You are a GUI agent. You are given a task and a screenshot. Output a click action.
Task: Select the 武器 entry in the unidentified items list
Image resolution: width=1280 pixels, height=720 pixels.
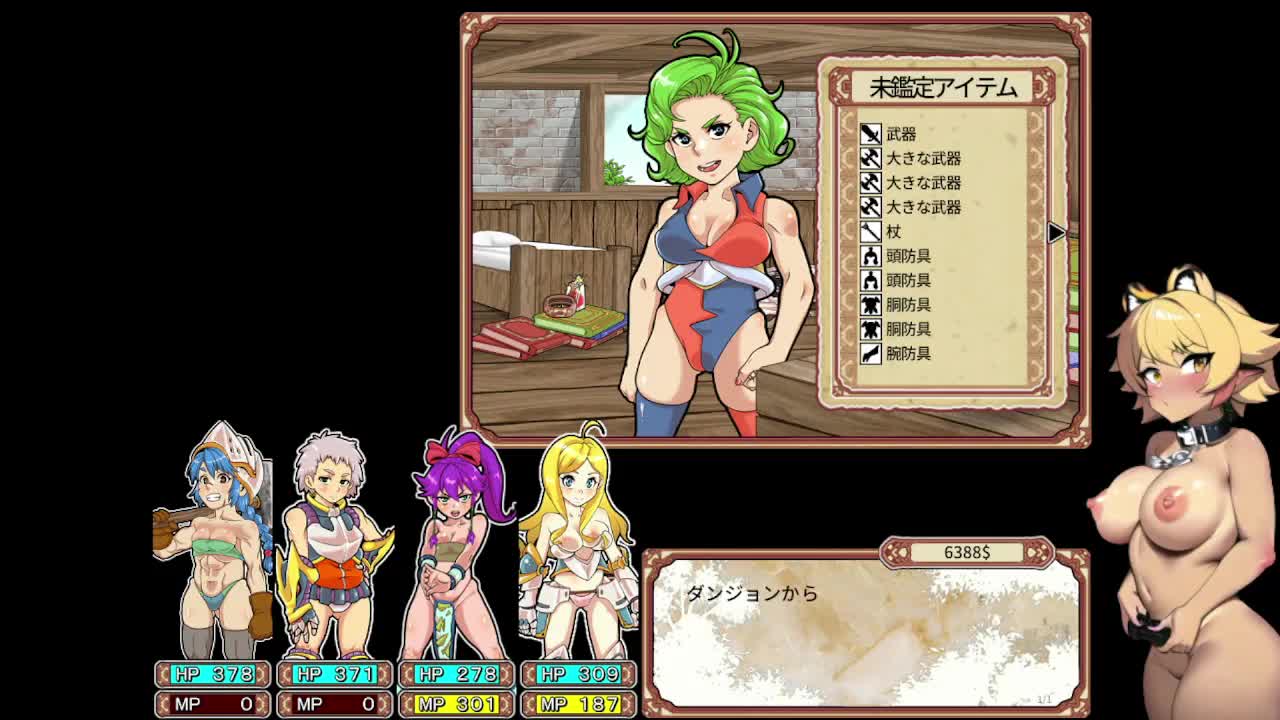coord(900,134)
